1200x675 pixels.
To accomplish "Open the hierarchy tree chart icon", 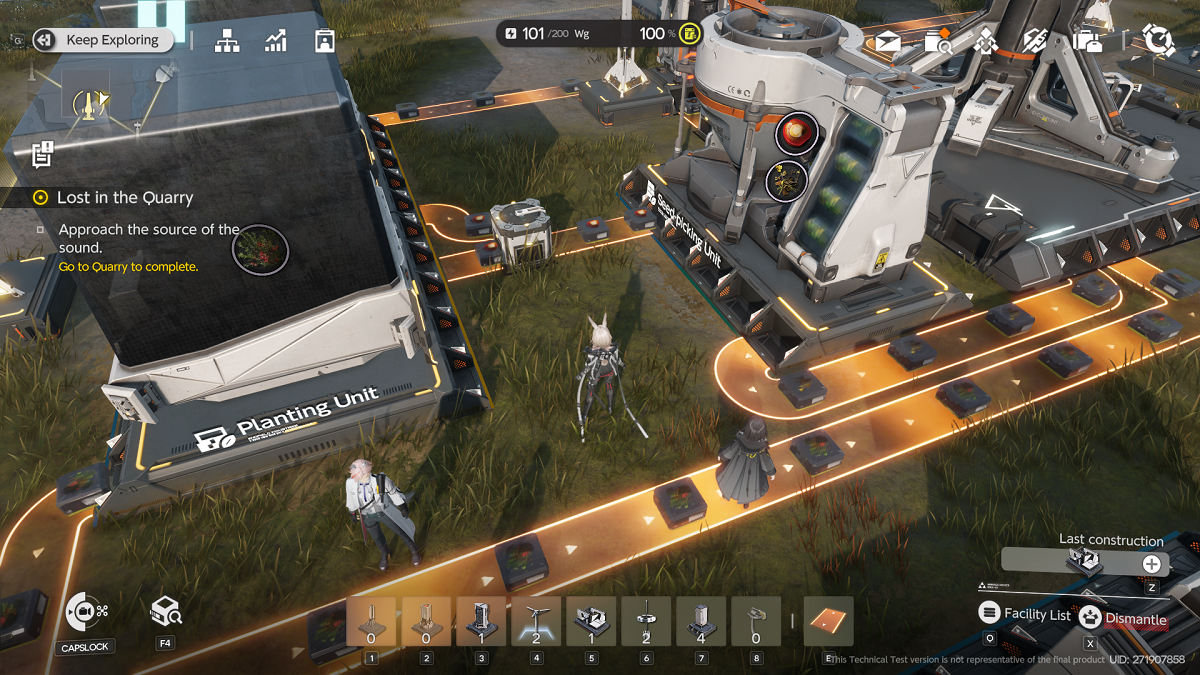I will pyautogui.click(x=227, y=40).
